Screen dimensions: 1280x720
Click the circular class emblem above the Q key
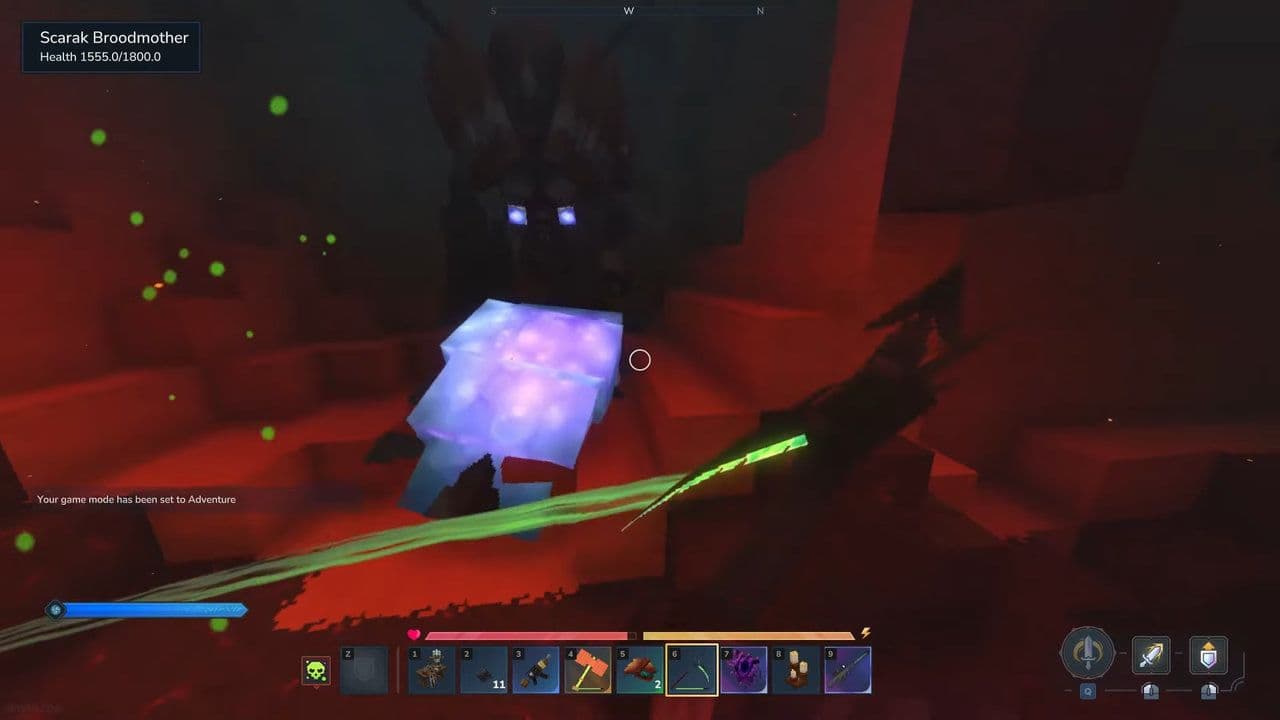[x=1087, y=654]
